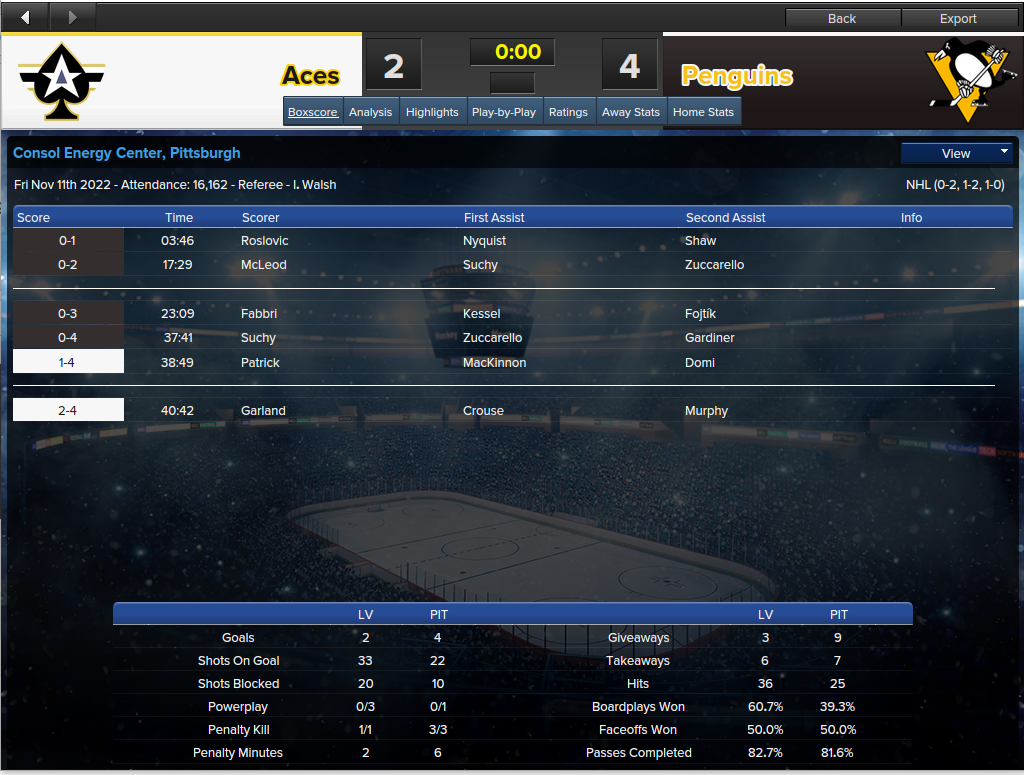Show the Highlights tab

point(432,112)
